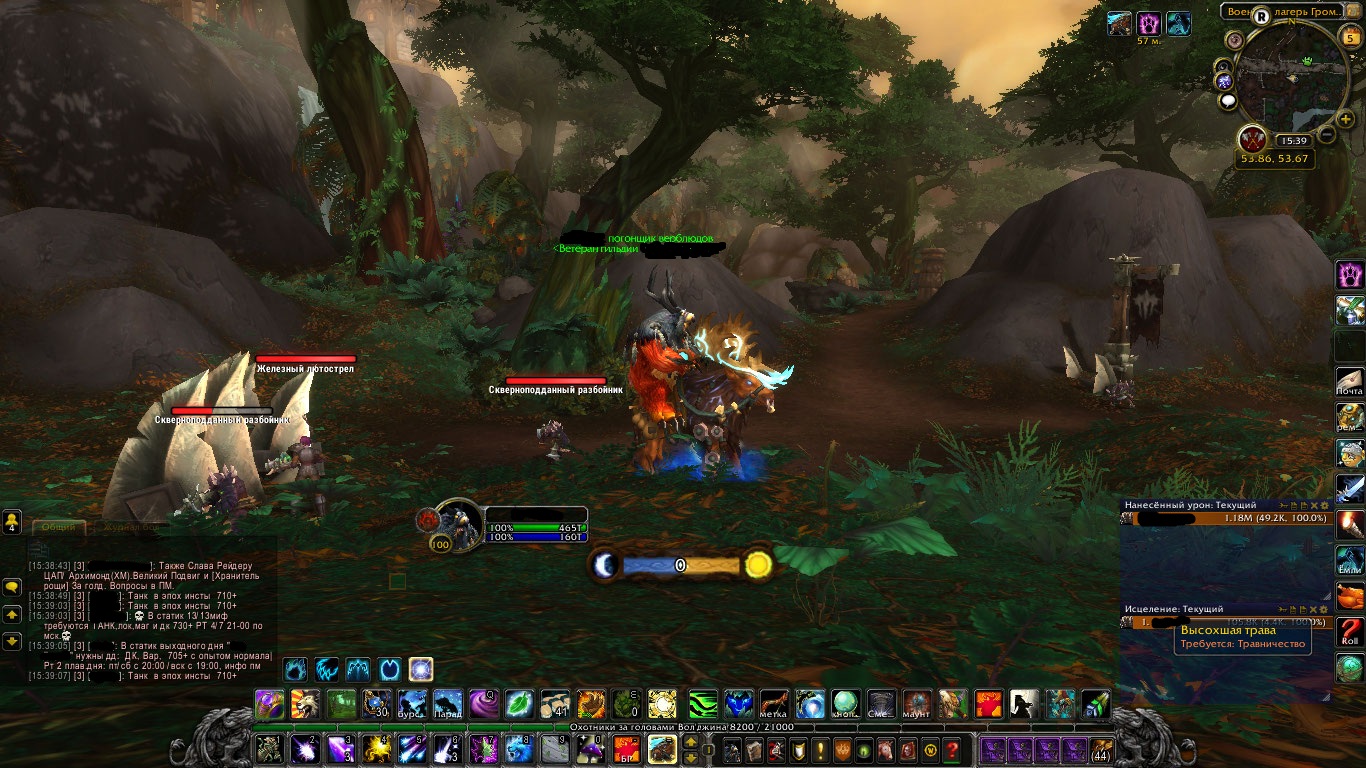Open the red question mark help button
This screenshot has width=1366, height=768.
point(953,749)
